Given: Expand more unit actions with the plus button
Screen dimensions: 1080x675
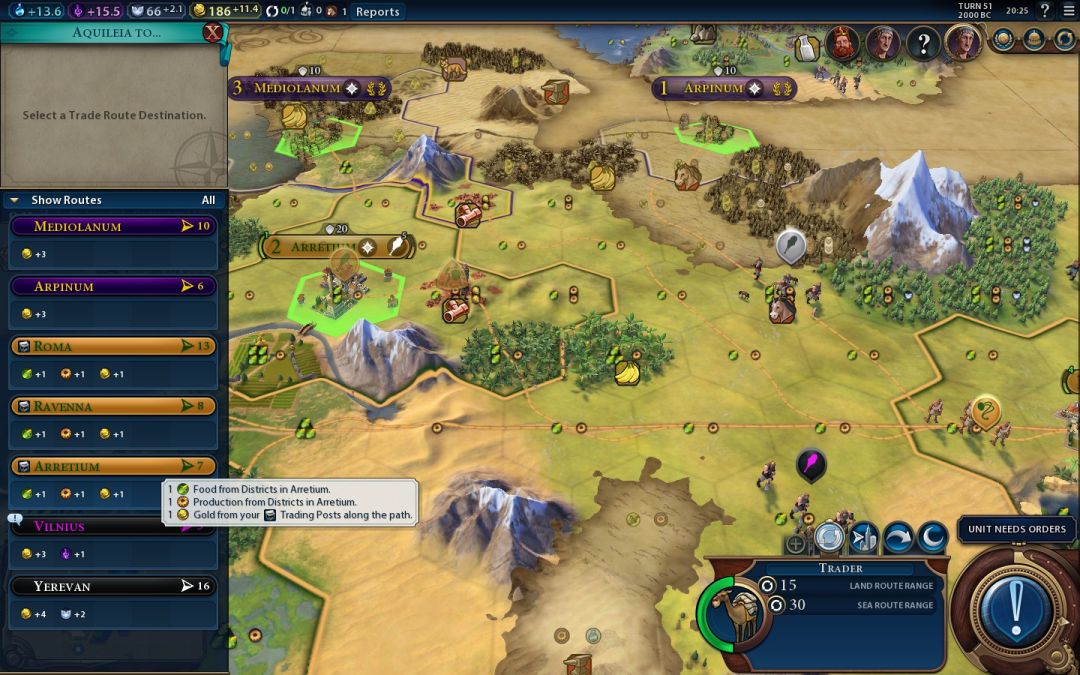Looking at the screenshot, I should coord(795,545).
